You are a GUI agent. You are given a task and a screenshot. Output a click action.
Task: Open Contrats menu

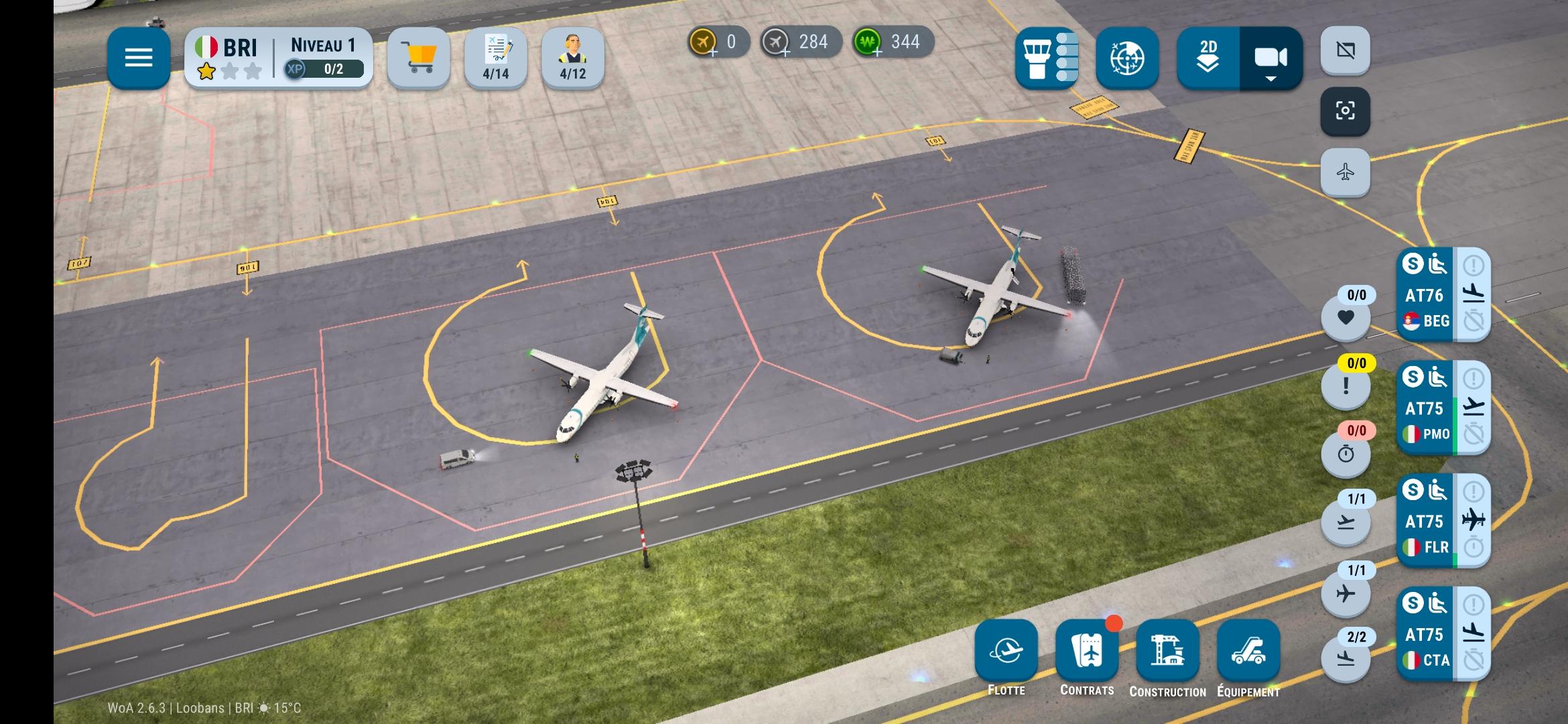click(1087, 652)
